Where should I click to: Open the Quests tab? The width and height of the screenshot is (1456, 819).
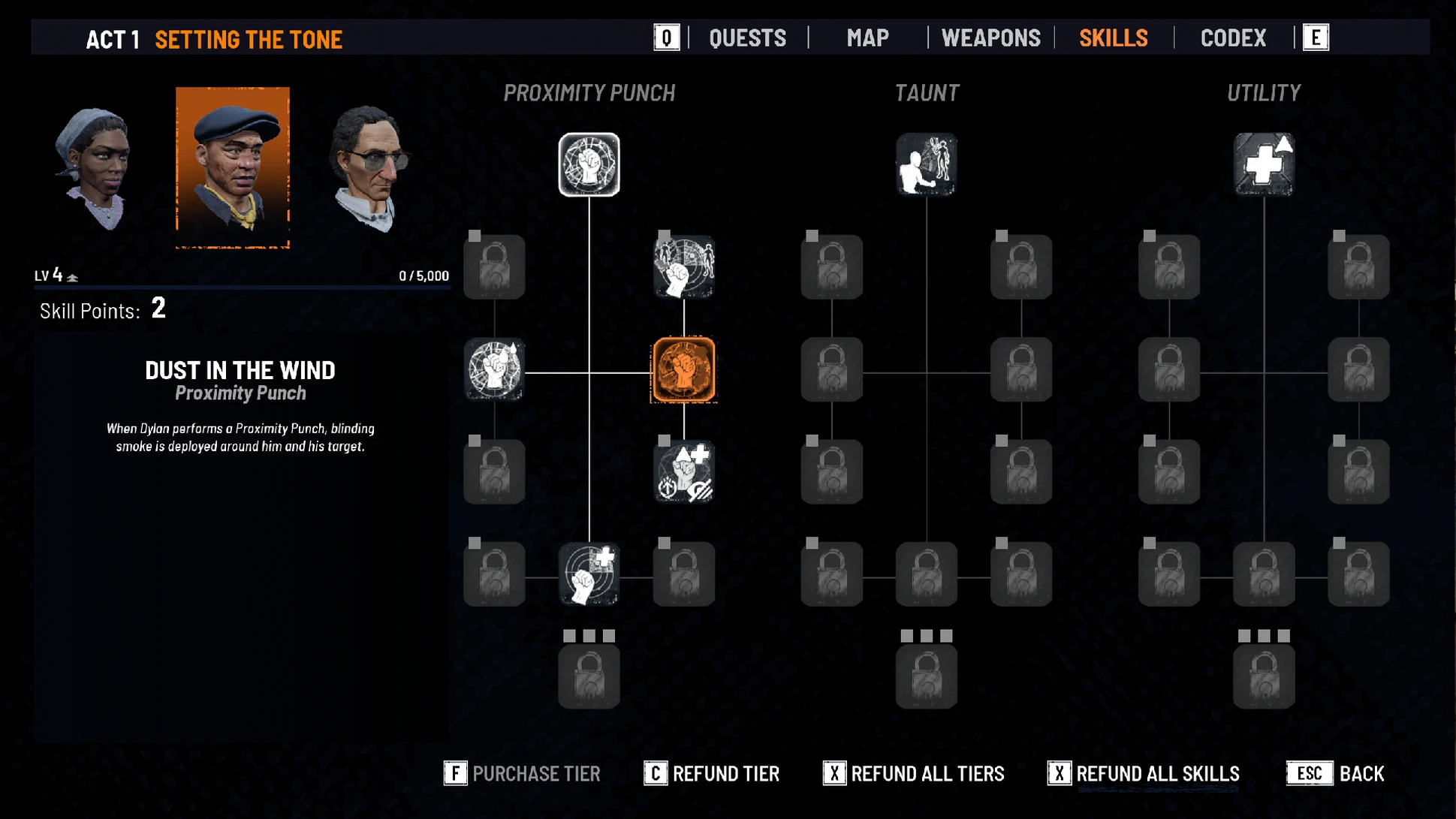tap(747, 38)
